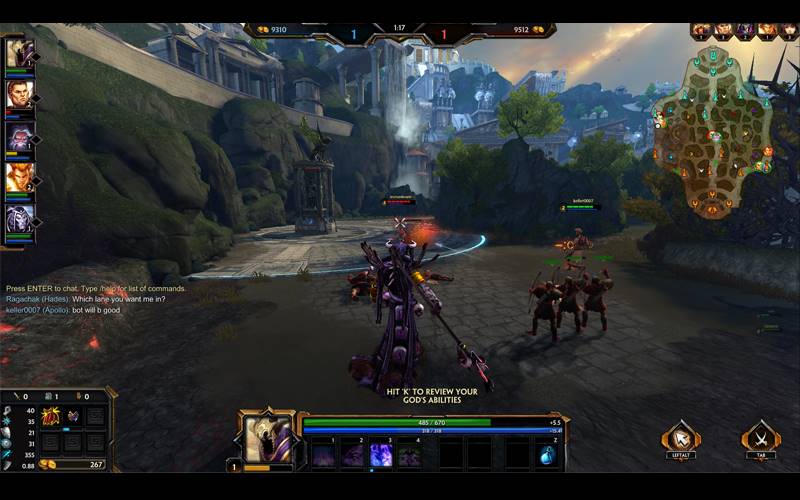Select the golden-haired teammate portrait

[19, 178]
